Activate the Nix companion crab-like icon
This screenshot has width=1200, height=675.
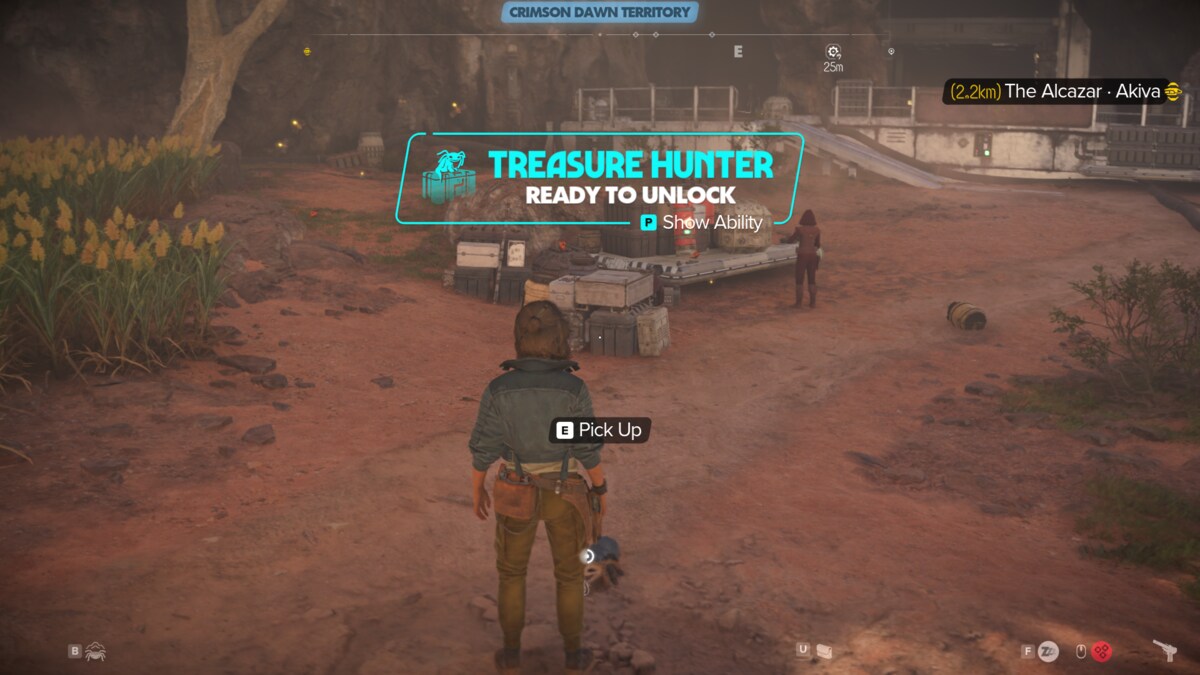pyautogui.click(x=96, y=651)
